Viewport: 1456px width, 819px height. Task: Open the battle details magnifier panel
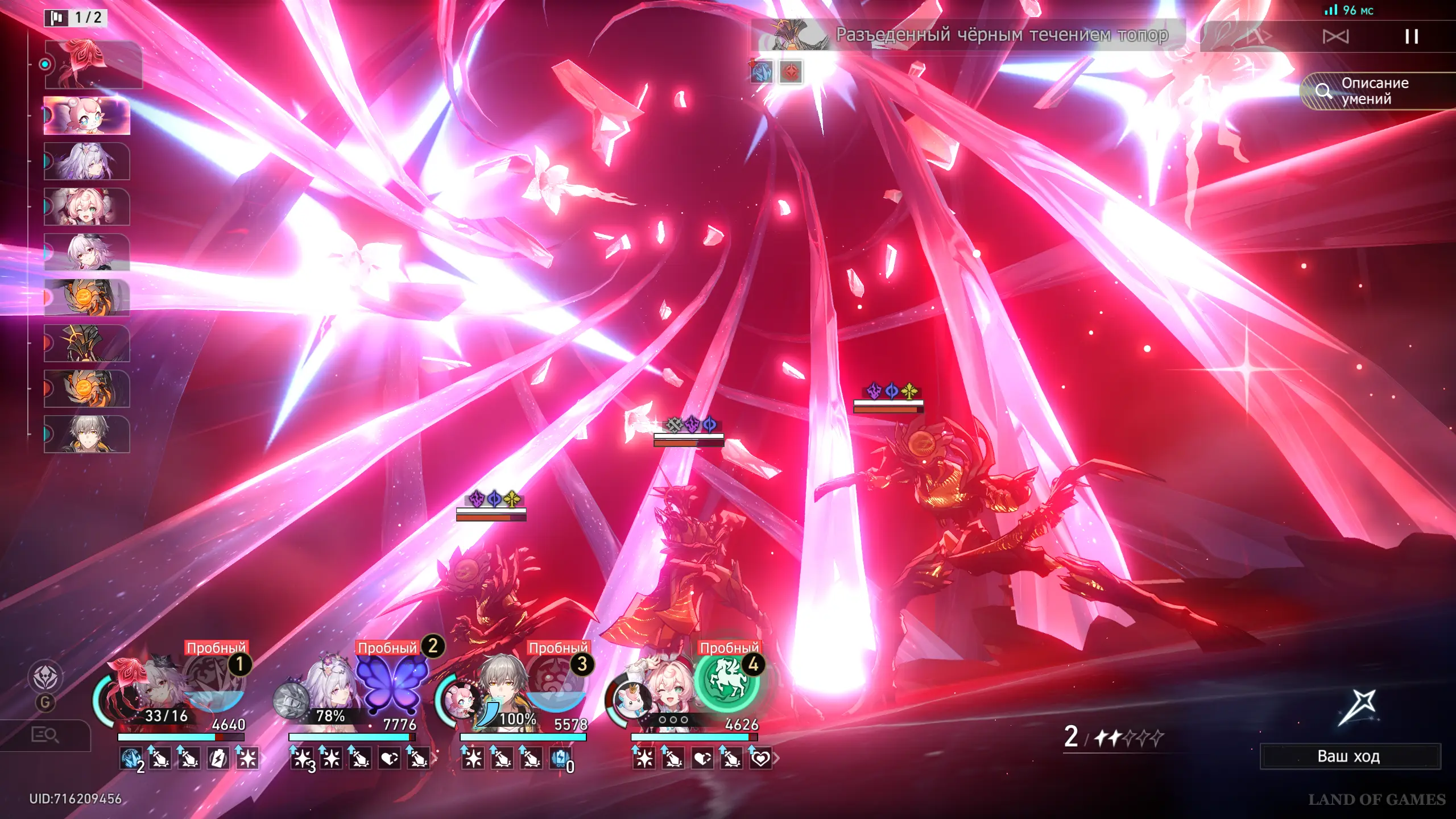pos(45,735)
